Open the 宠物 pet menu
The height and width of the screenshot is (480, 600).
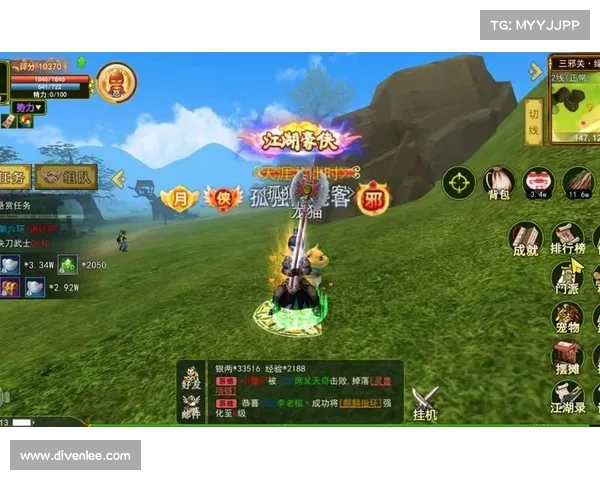pos(567,319)
